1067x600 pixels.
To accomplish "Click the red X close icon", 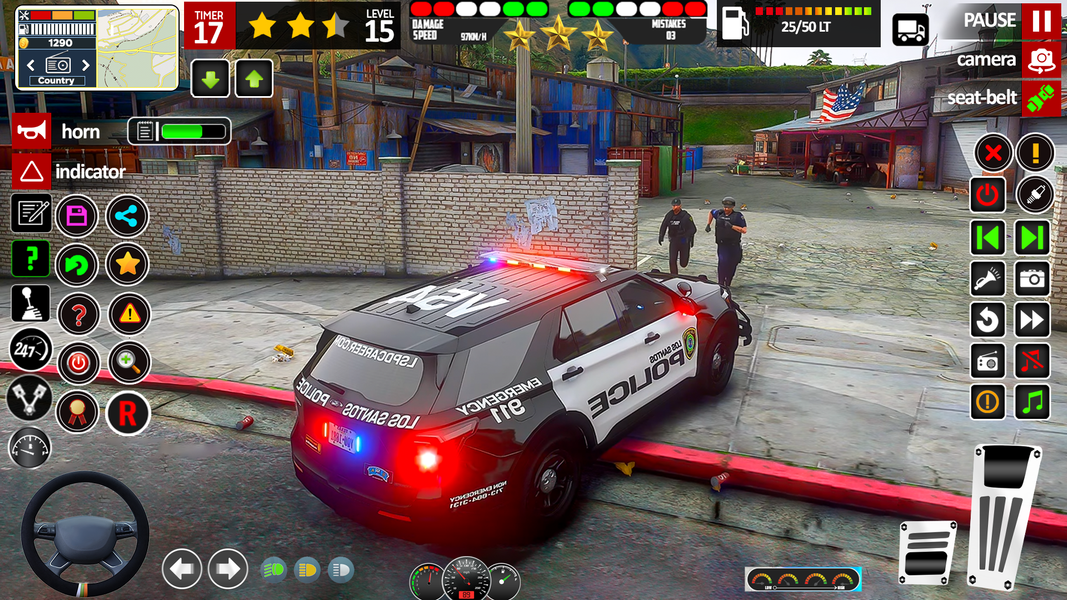I will click(x=992, y=153).
